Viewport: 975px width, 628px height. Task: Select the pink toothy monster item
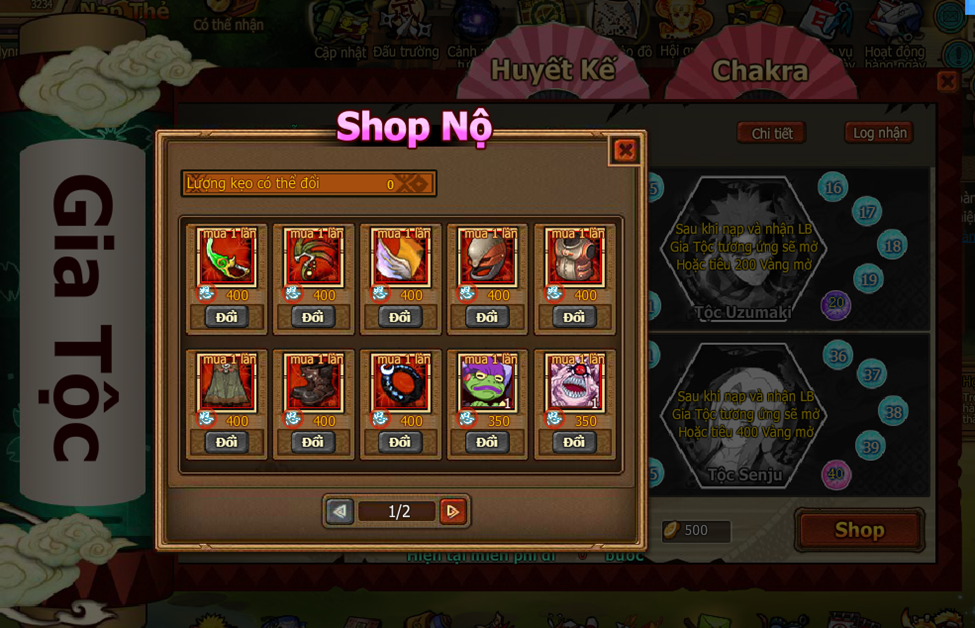click(574, 384)
